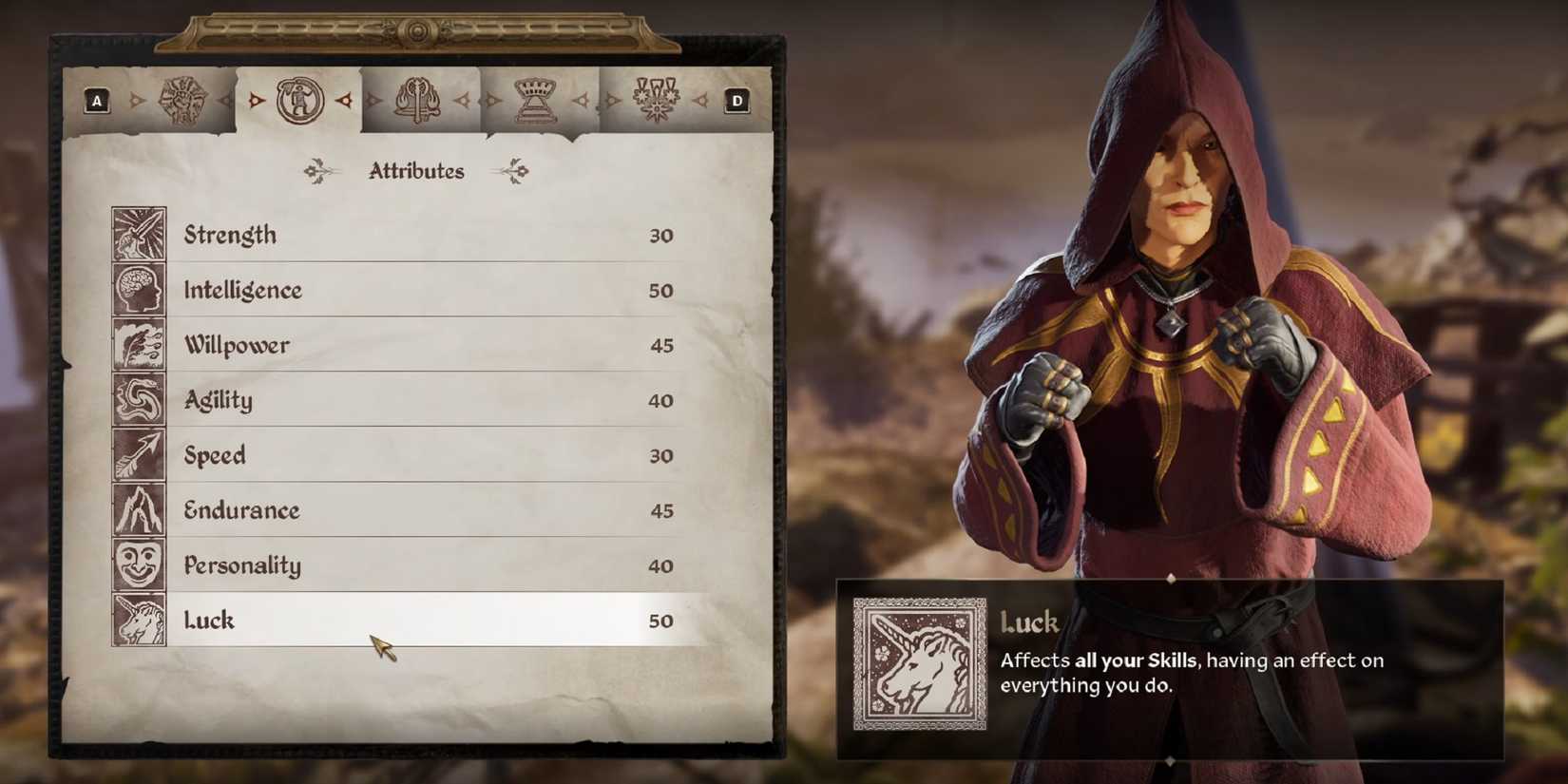Open the clenched fist emblem tab
The width and height of the screenshot is (1568, 784).
pyautogui.click(x=182, y=101)
